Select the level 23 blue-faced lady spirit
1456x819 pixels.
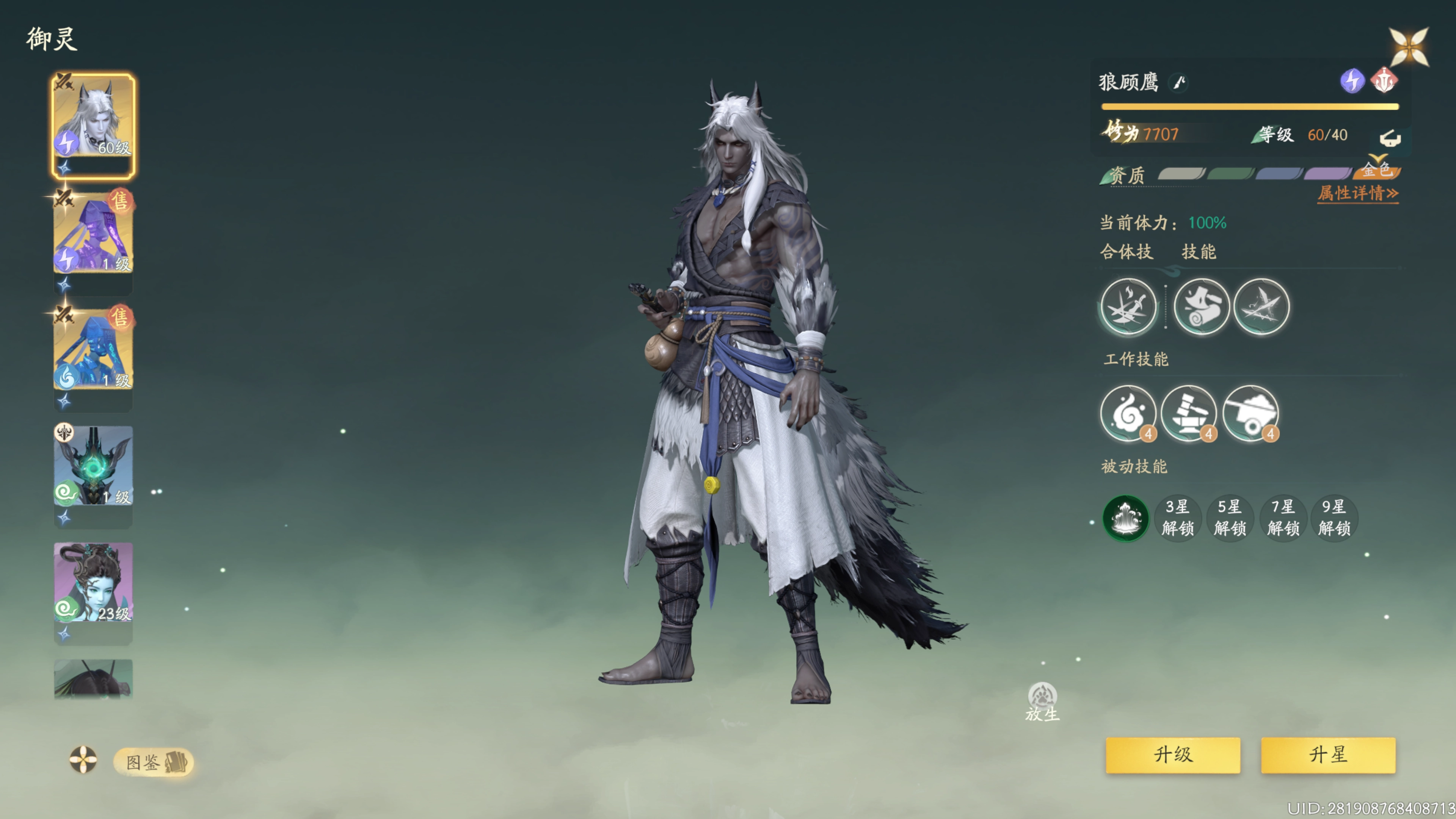(94, 582)
